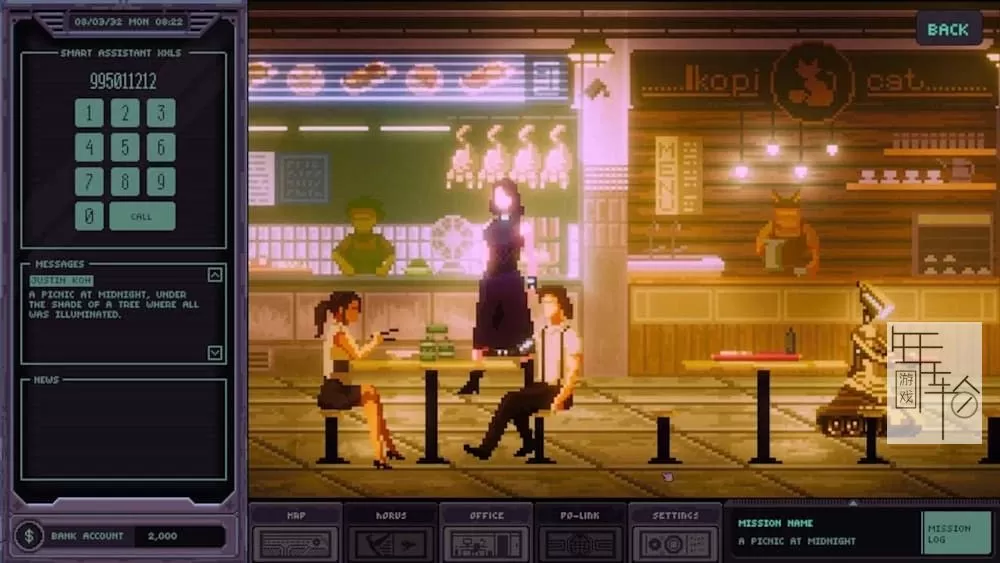Click keypad number 9
Viewport: 1000px width, 563px height.
pos(161,182)
